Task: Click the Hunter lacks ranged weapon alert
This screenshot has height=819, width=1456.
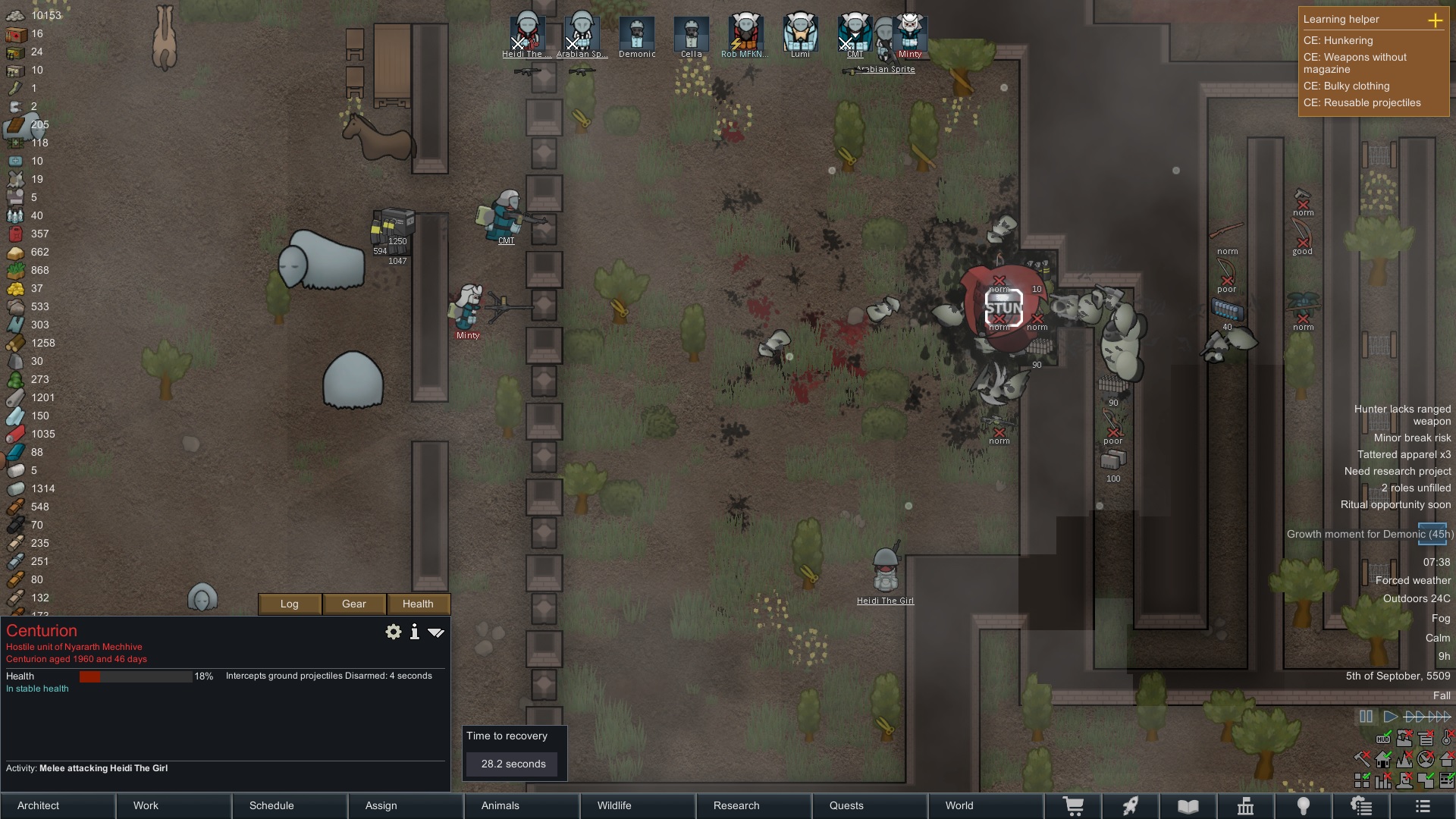Action: 1401,415
